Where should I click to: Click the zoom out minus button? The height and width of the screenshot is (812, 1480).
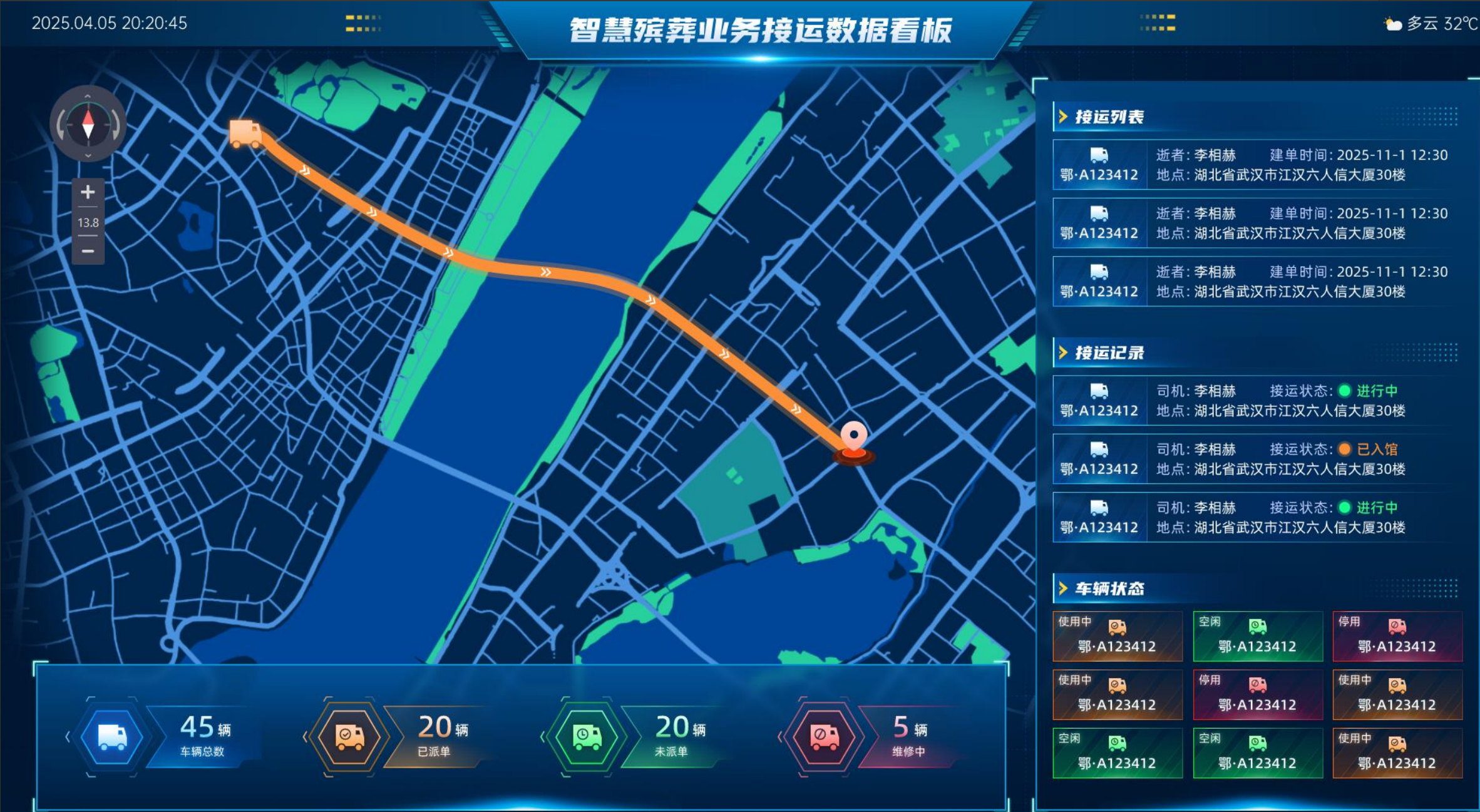click(x=87, y=250)
